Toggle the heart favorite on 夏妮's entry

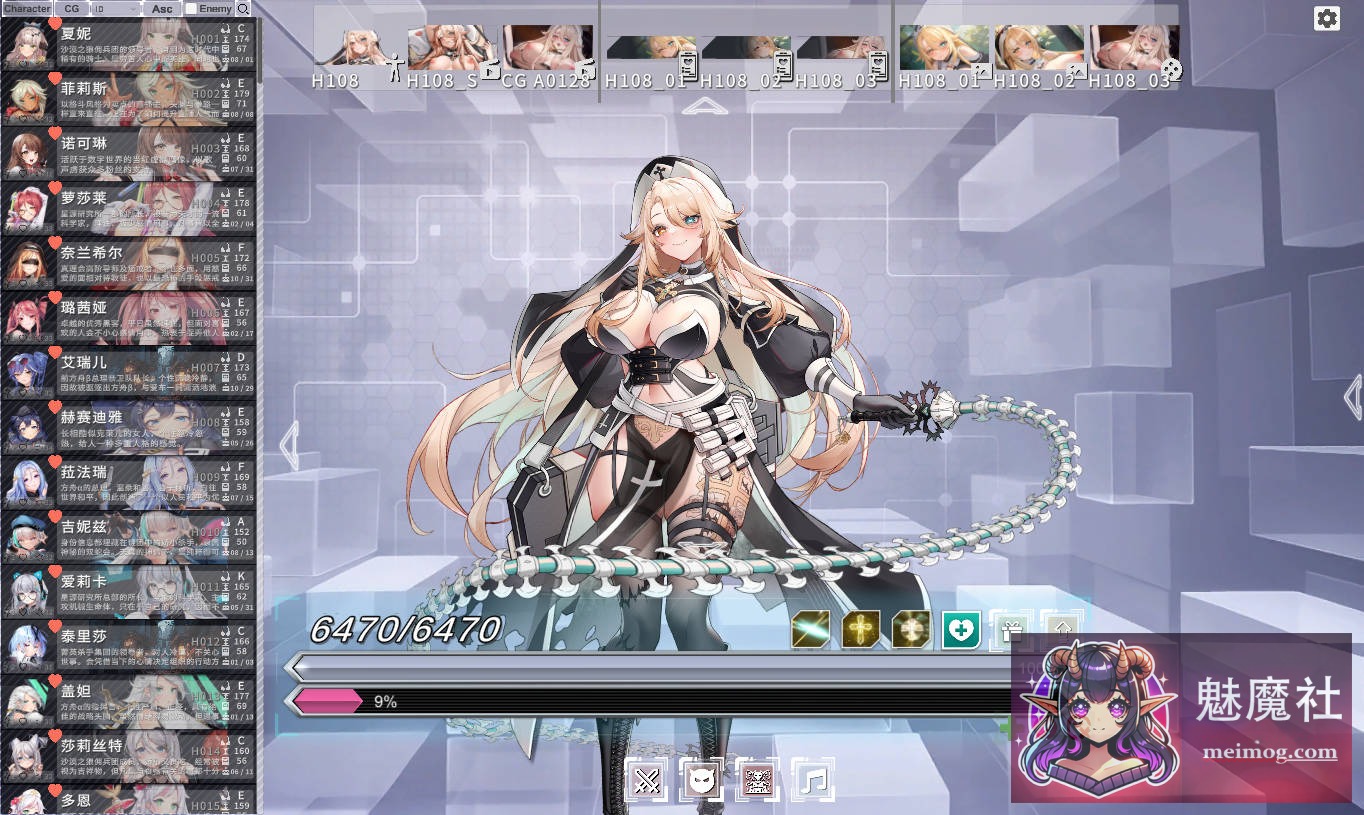click(x=55, y=24)
